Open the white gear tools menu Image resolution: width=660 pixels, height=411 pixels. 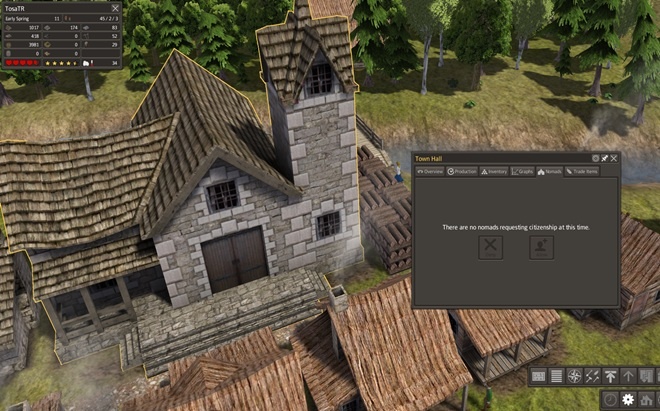pyautogui.click(x=628, y=399)
